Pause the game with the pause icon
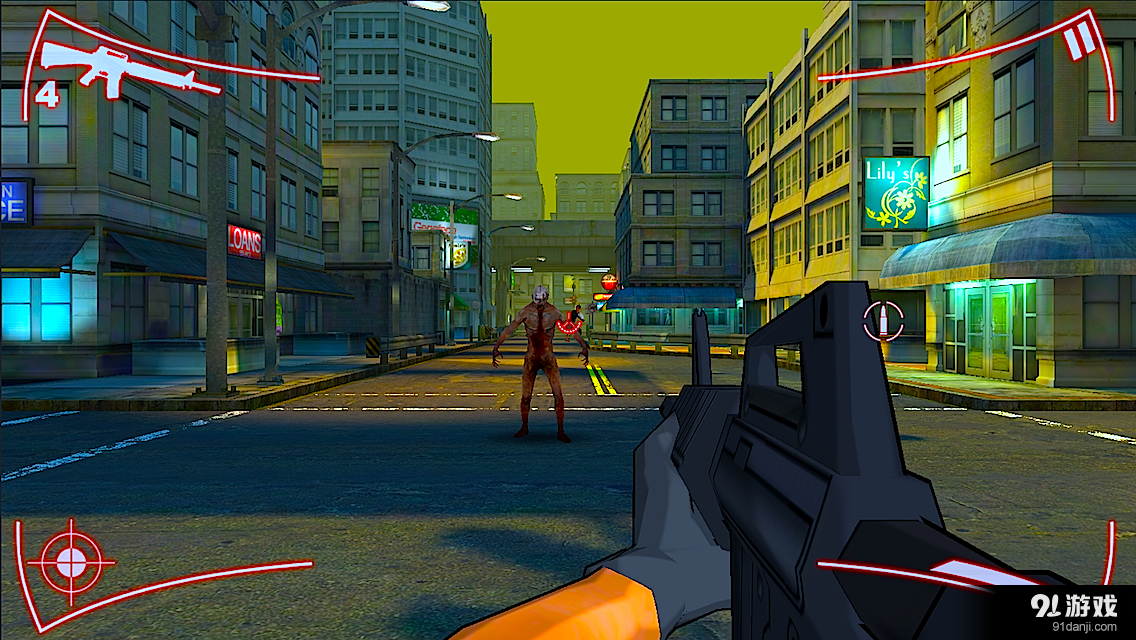The width and height of the screenshot is (1136, 640). pos(1078,43)
